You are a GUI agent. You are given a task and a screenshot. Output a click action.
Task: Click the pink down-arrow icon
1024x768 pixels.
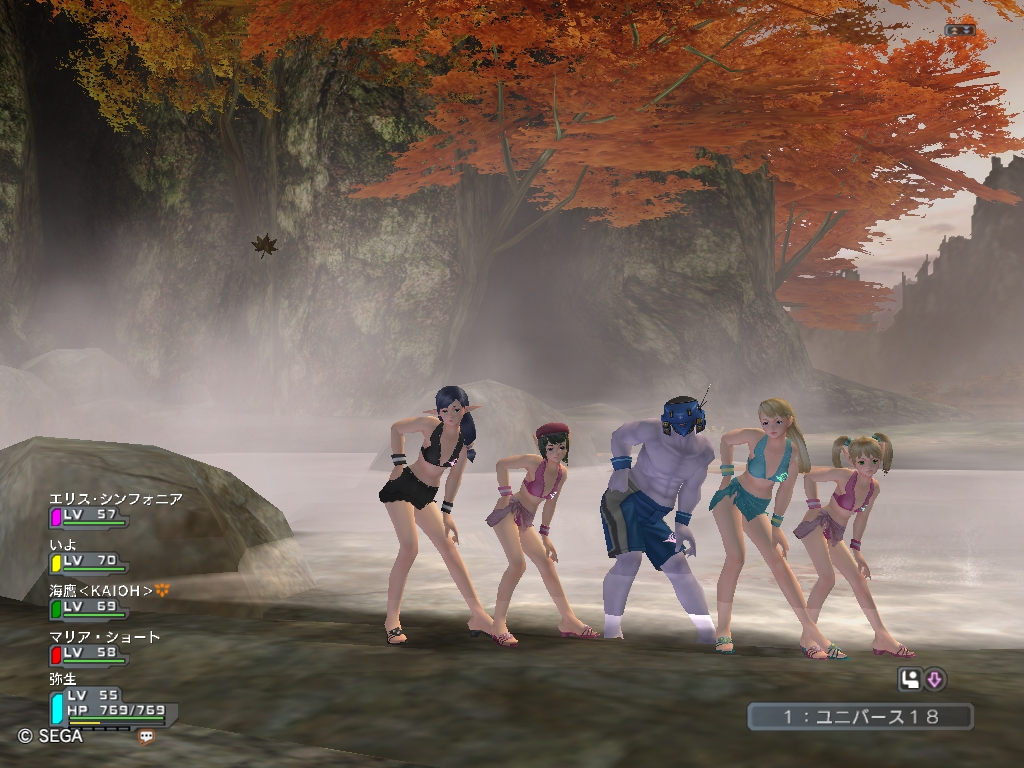(935, 680)
